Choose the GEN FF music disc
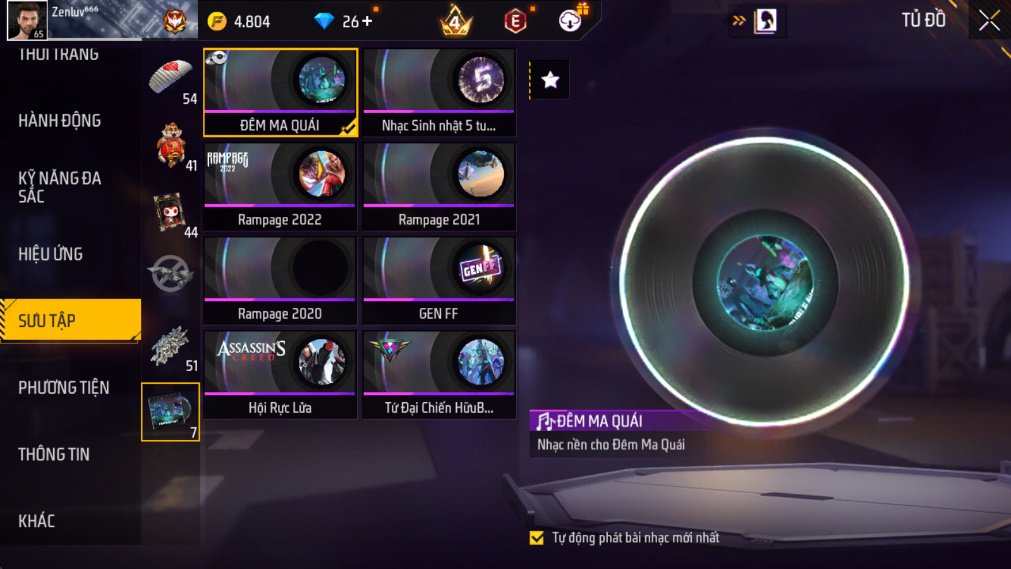The width and height of the screenshot is (1011, 569). [x=439, y=280]
